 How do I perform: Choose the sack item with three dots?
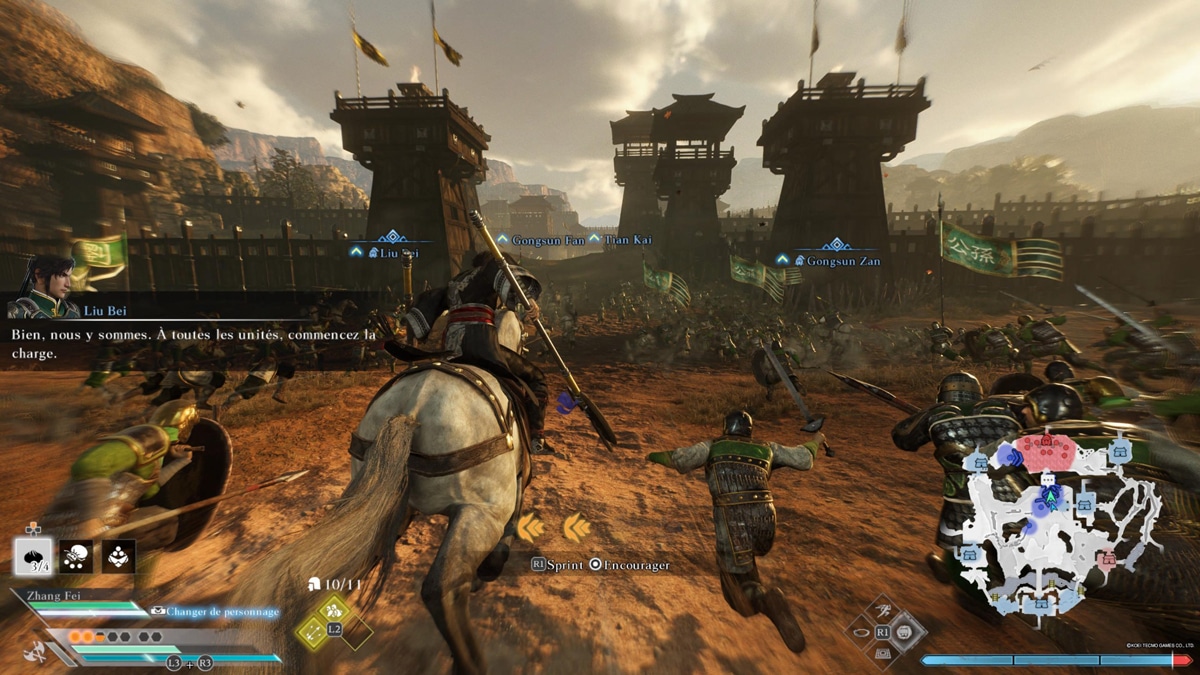76,556
